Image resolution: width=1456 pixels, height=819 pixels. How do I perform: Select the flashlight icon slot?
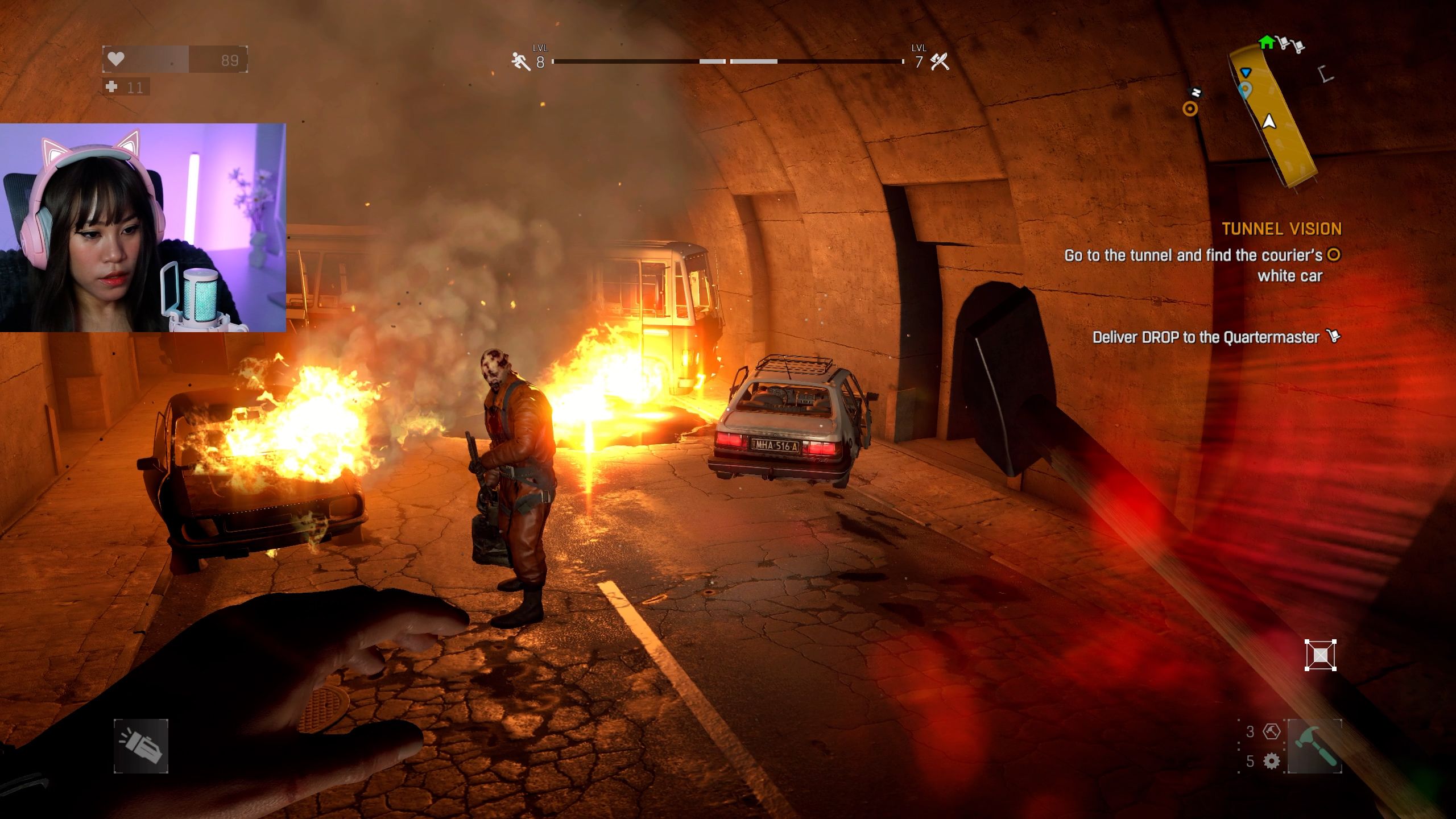coord(140,746)
